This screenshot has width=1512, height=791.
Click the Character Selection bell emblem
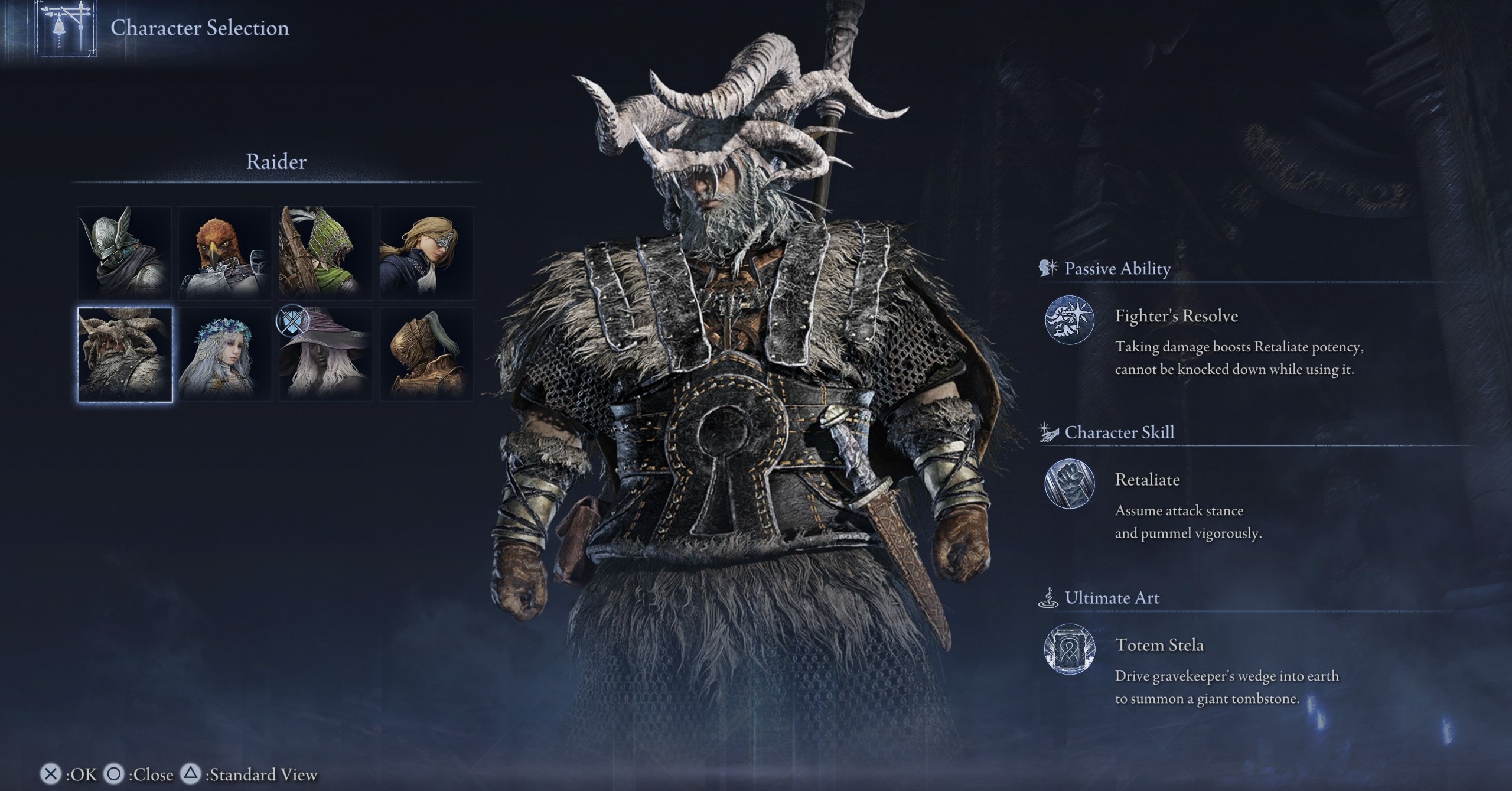(x=66, y=28)
